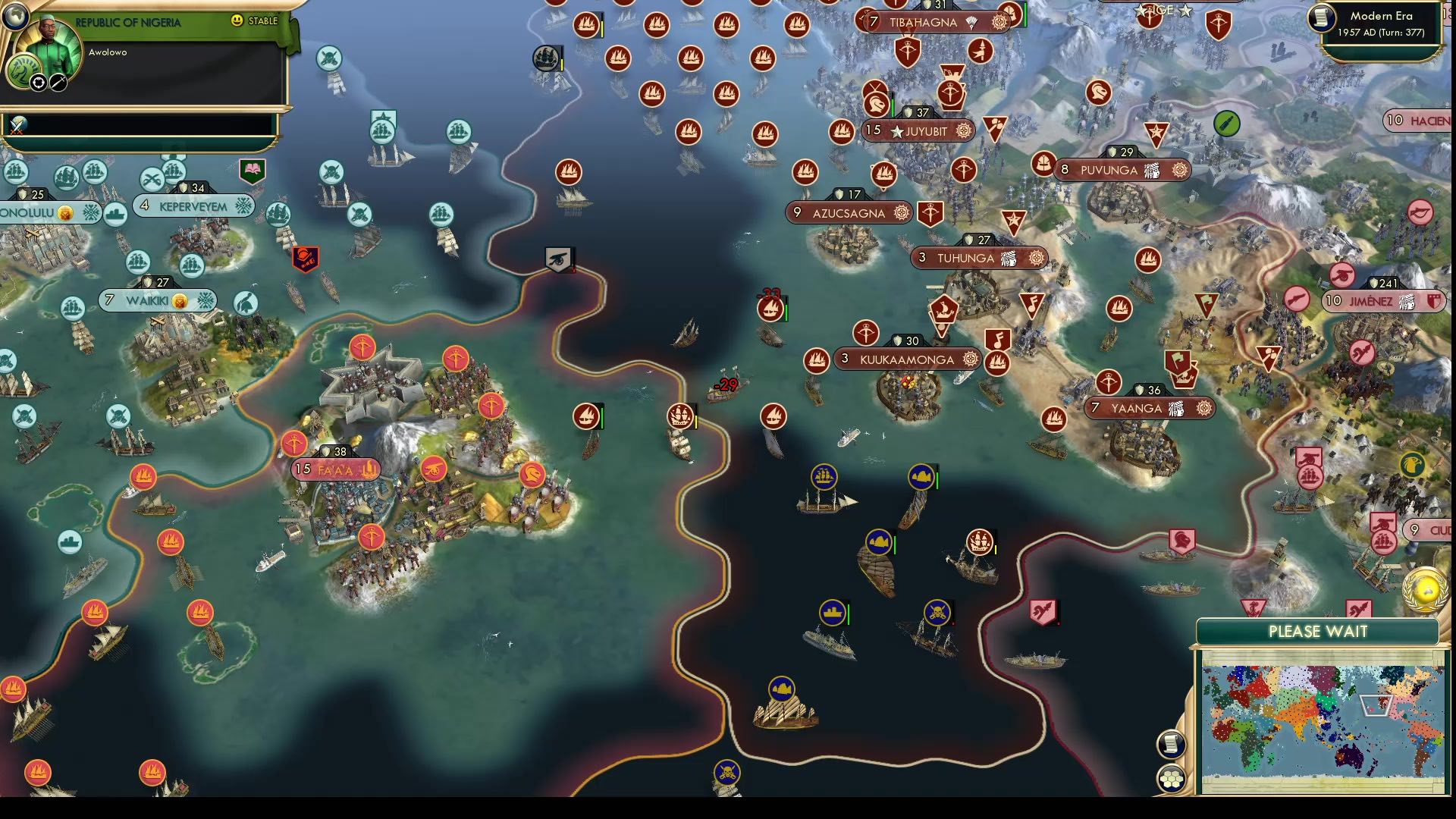Click the green missile icon near Juyubit
This screenshot has width=1456, height=819.
1225,124
